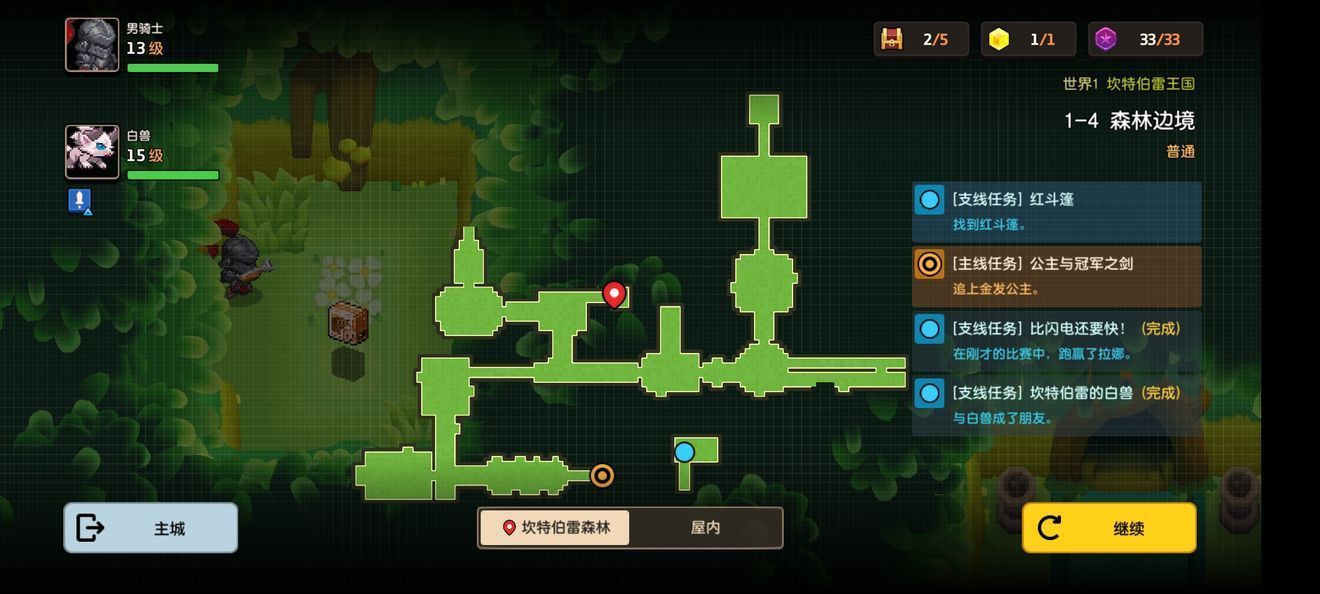Tap the yellow cube counter icon
The width and height of the screenshot is (1320, 594).
[x=998, y=39]
